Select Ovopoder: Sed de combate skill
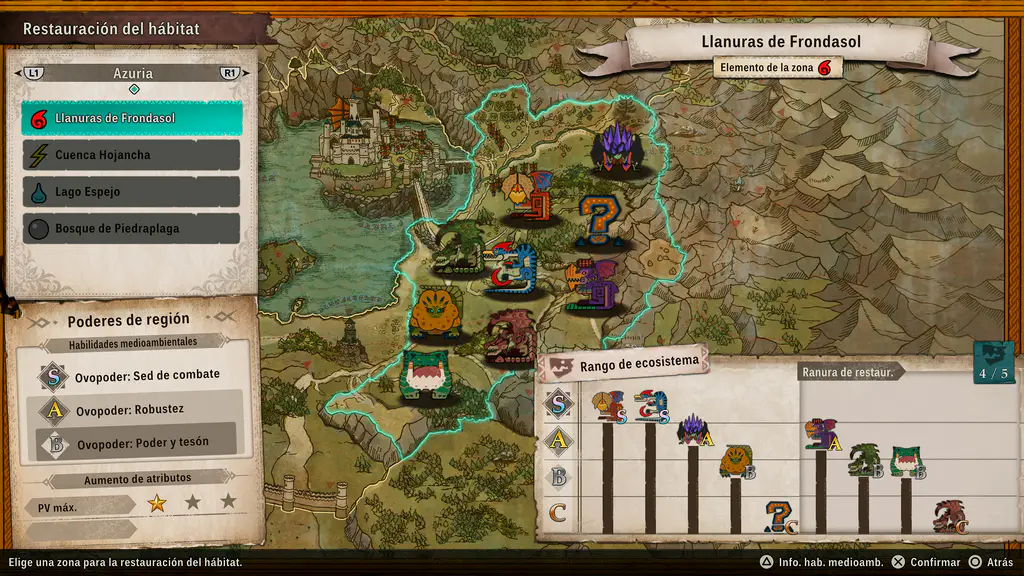Image resolution: width=1024 pixels, height=576 pixels. (140, 375)
